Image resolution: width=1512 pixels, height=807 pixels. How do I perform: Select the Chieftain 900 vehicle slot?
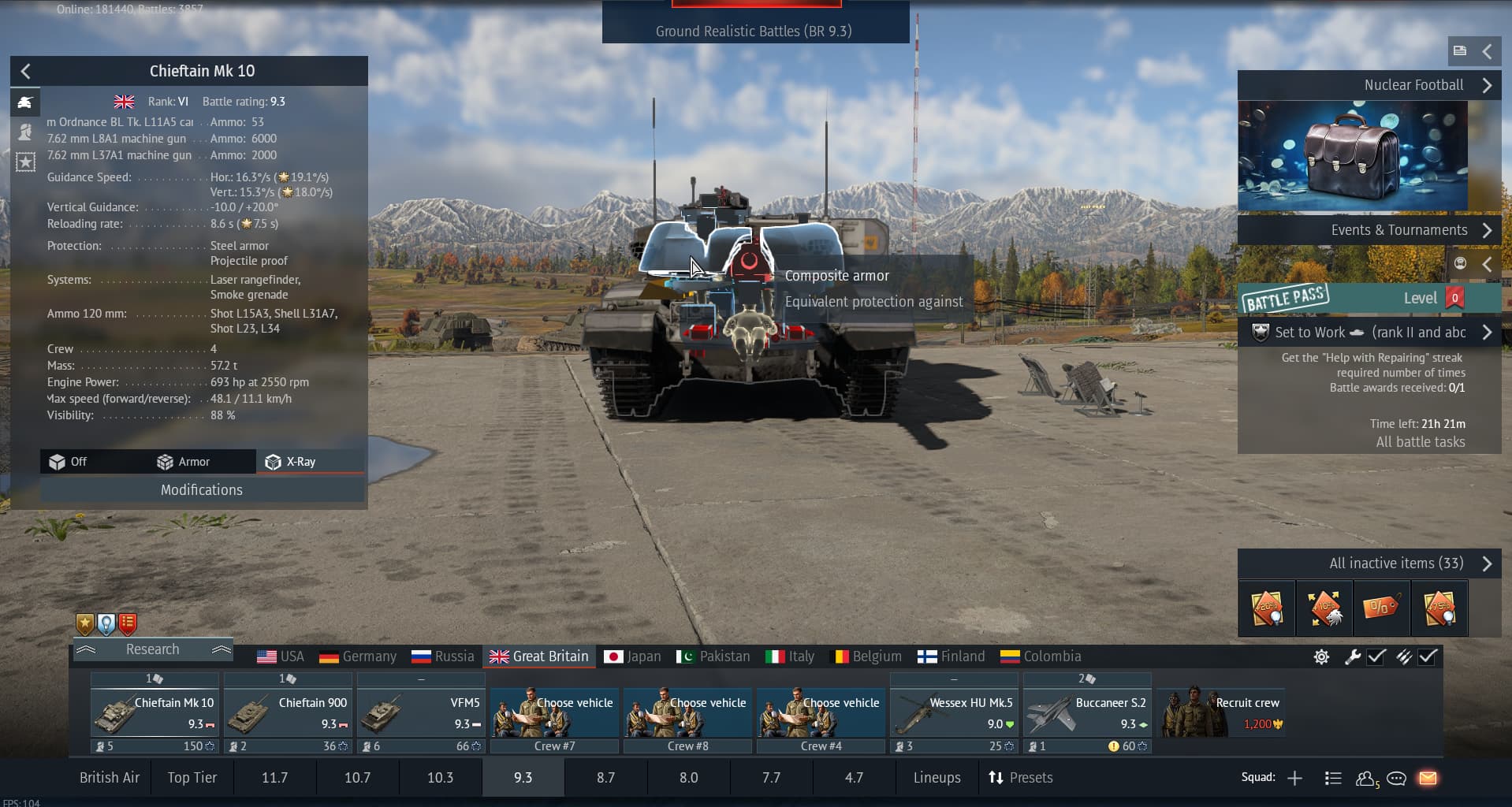(x=288, y=713)
